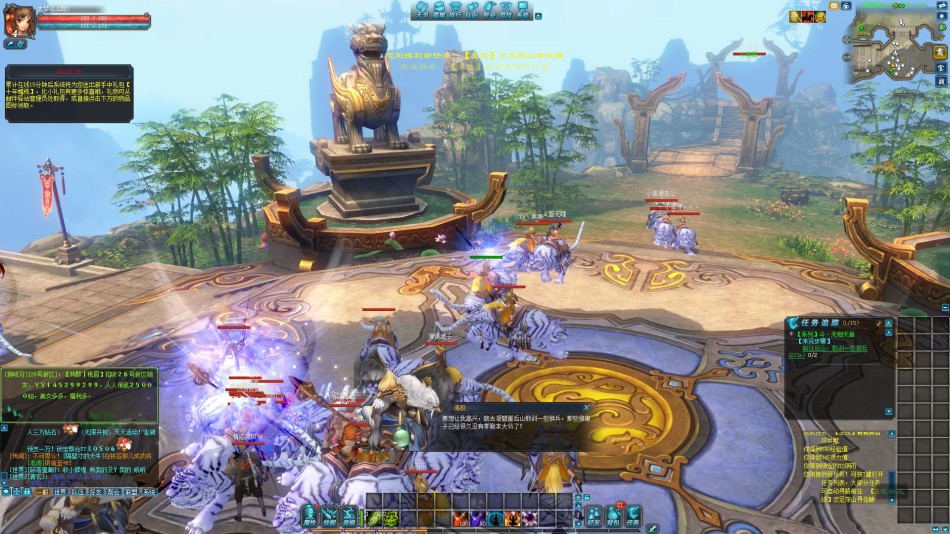
Task: Open the 属性 attributes button
Action: pos(309,516)
